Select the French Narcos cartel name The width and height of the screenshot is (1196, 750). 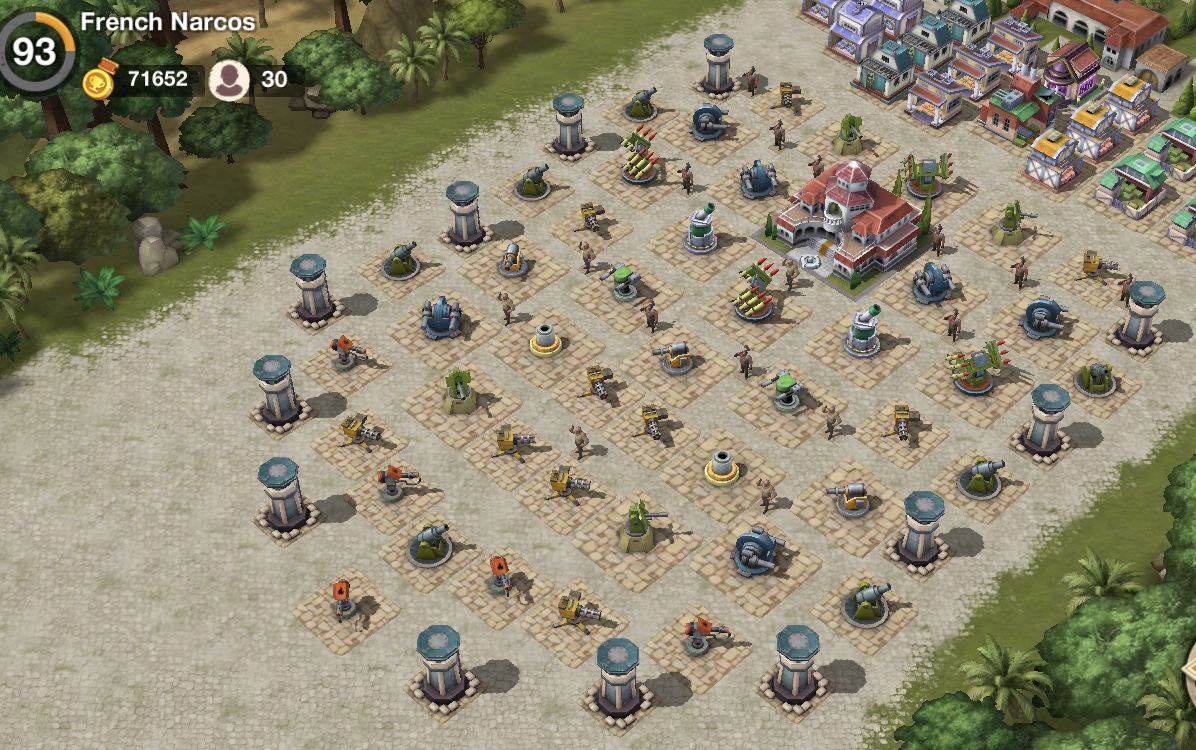(x=167, y=21)
